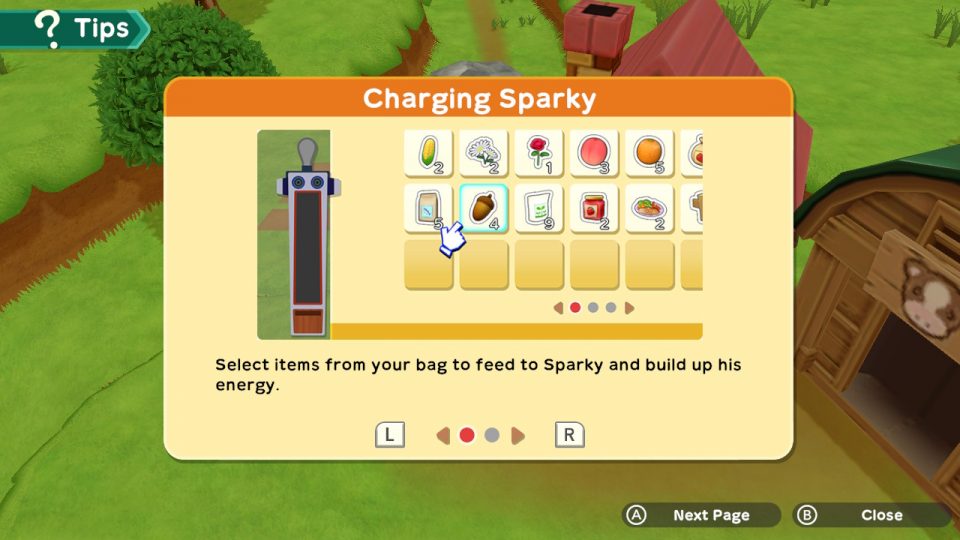The height and width of the screenshot is (540, 960).
Task: Select the white seed packet slot
Action: pos(539,209)
